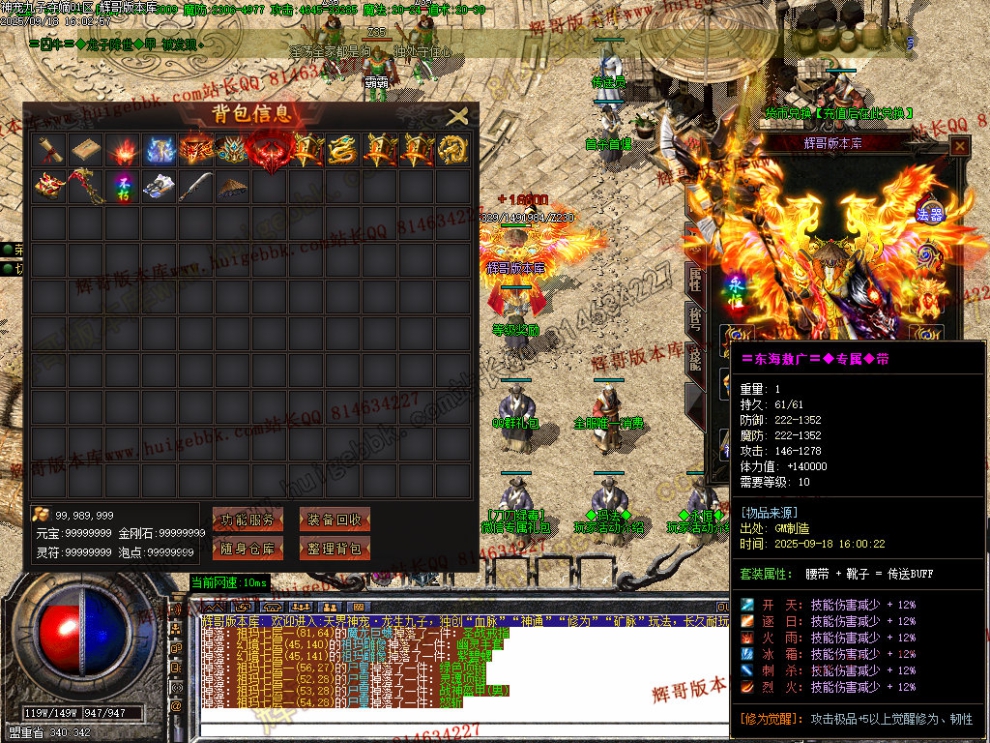Pick the blue lightning armor item
990x743 pixels.
click(x=159, y=149)
